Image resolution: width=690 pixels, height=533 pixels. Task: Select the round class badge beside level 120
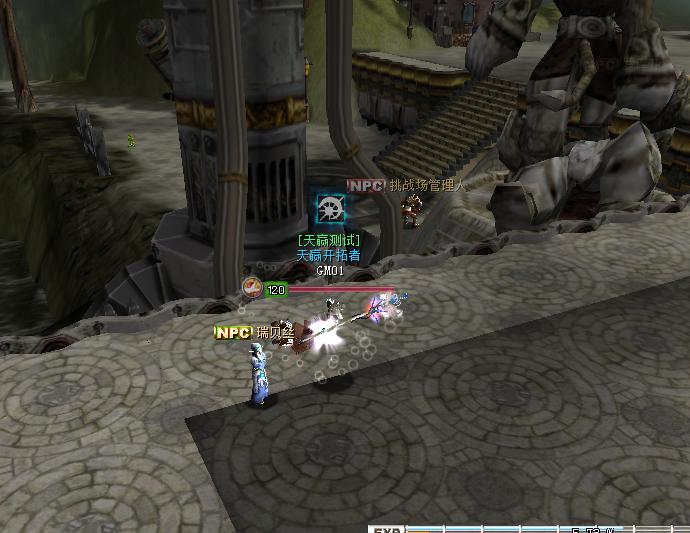(253, 289)
